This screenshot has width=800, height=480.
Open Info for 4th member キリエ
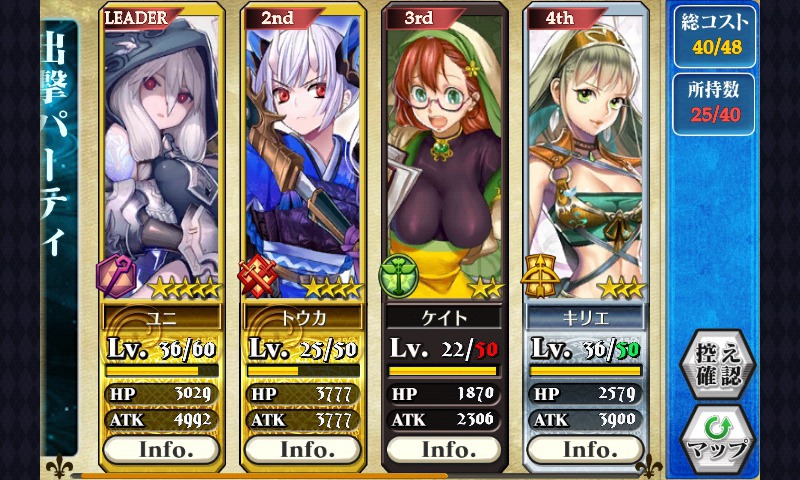pos(587,449)
